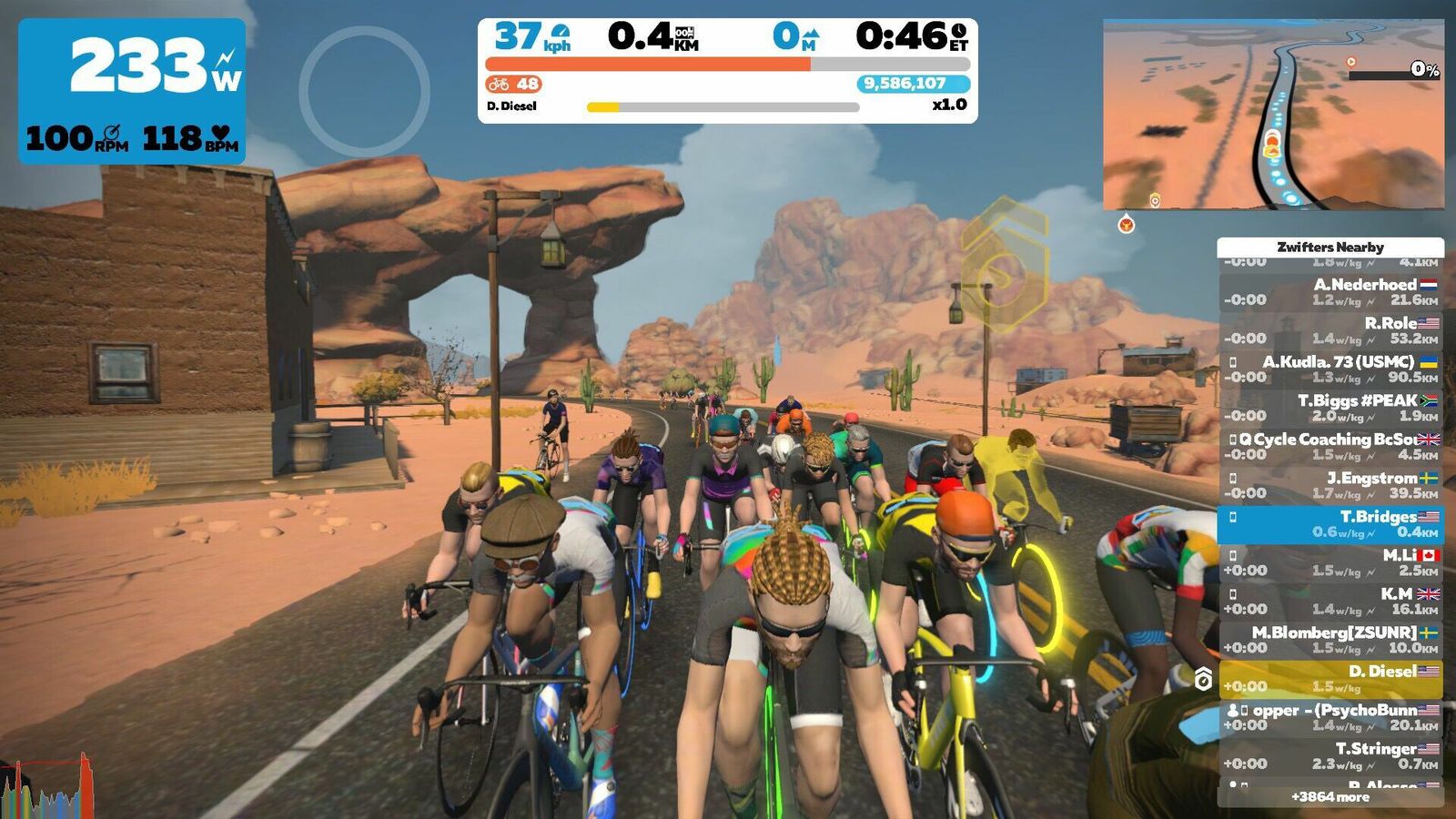Choose M.Li from the rider list
The height and width of the screenshot is (819, 1456).
1330,562
